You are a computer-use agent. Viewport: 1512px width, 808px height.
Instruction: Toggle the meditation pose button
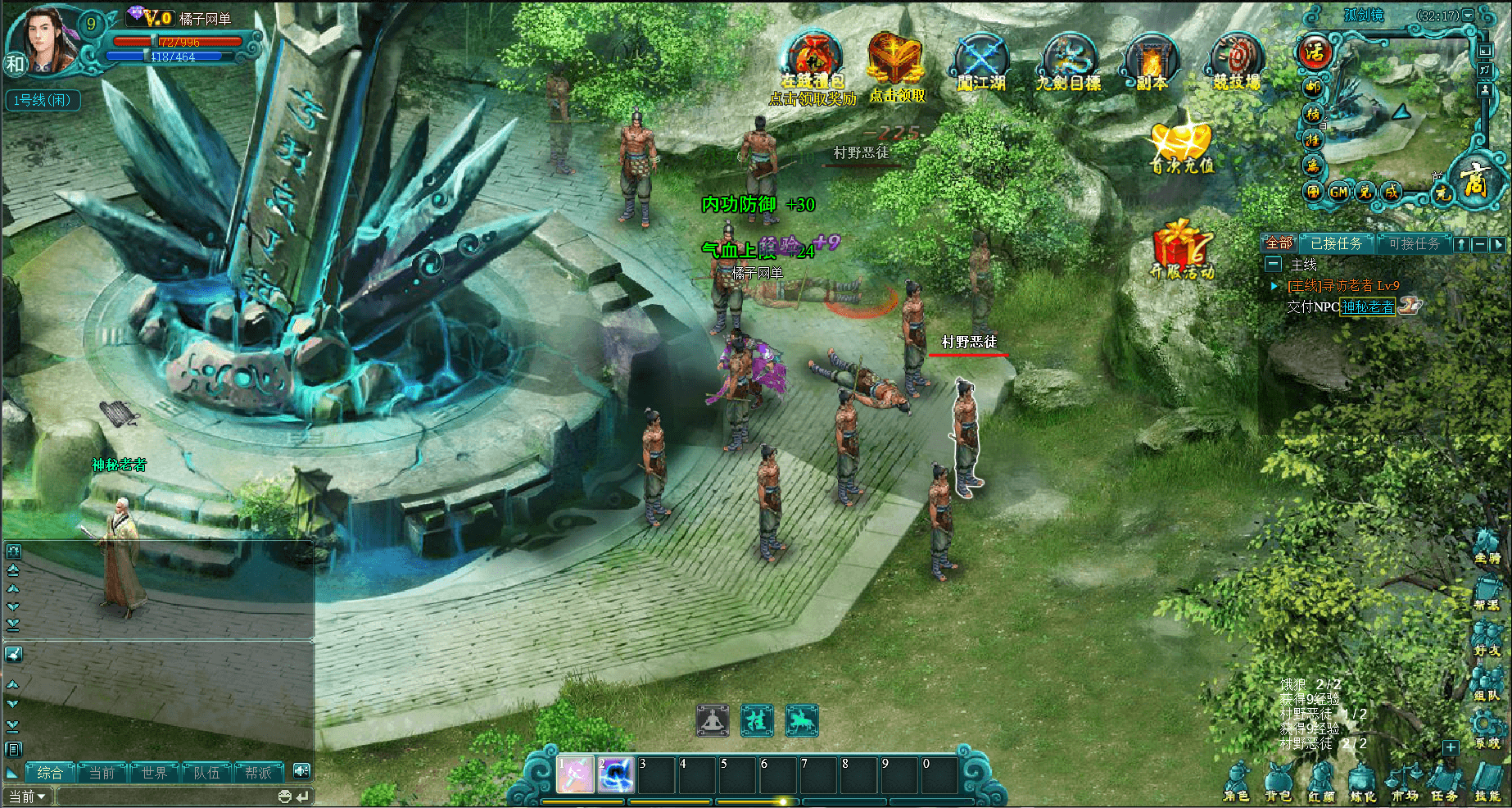point(713,720)
